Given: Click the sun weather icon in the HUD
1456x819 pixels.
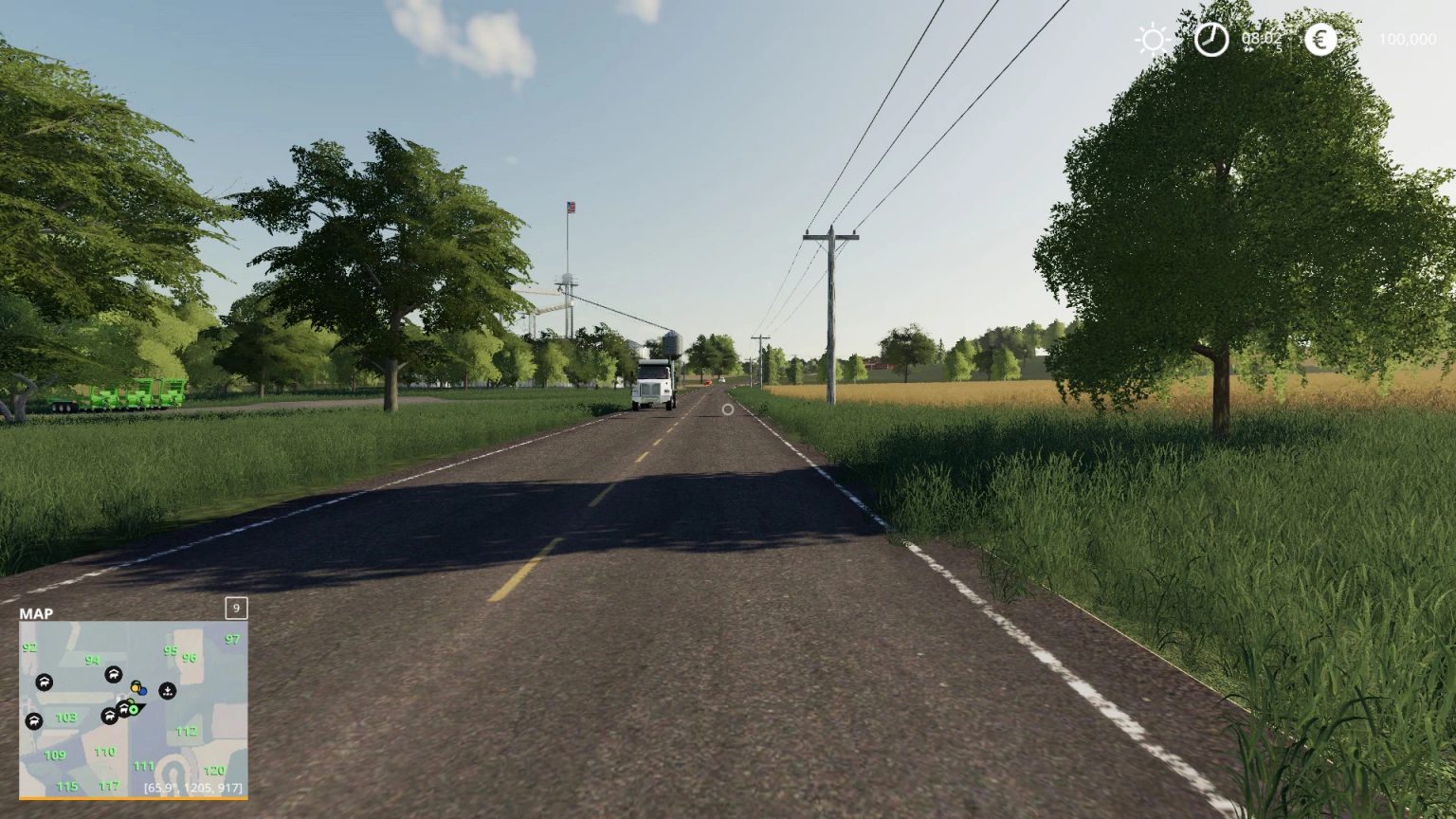Looking at the screenshot, I should pyautogui.click(x=1152, y=38).
